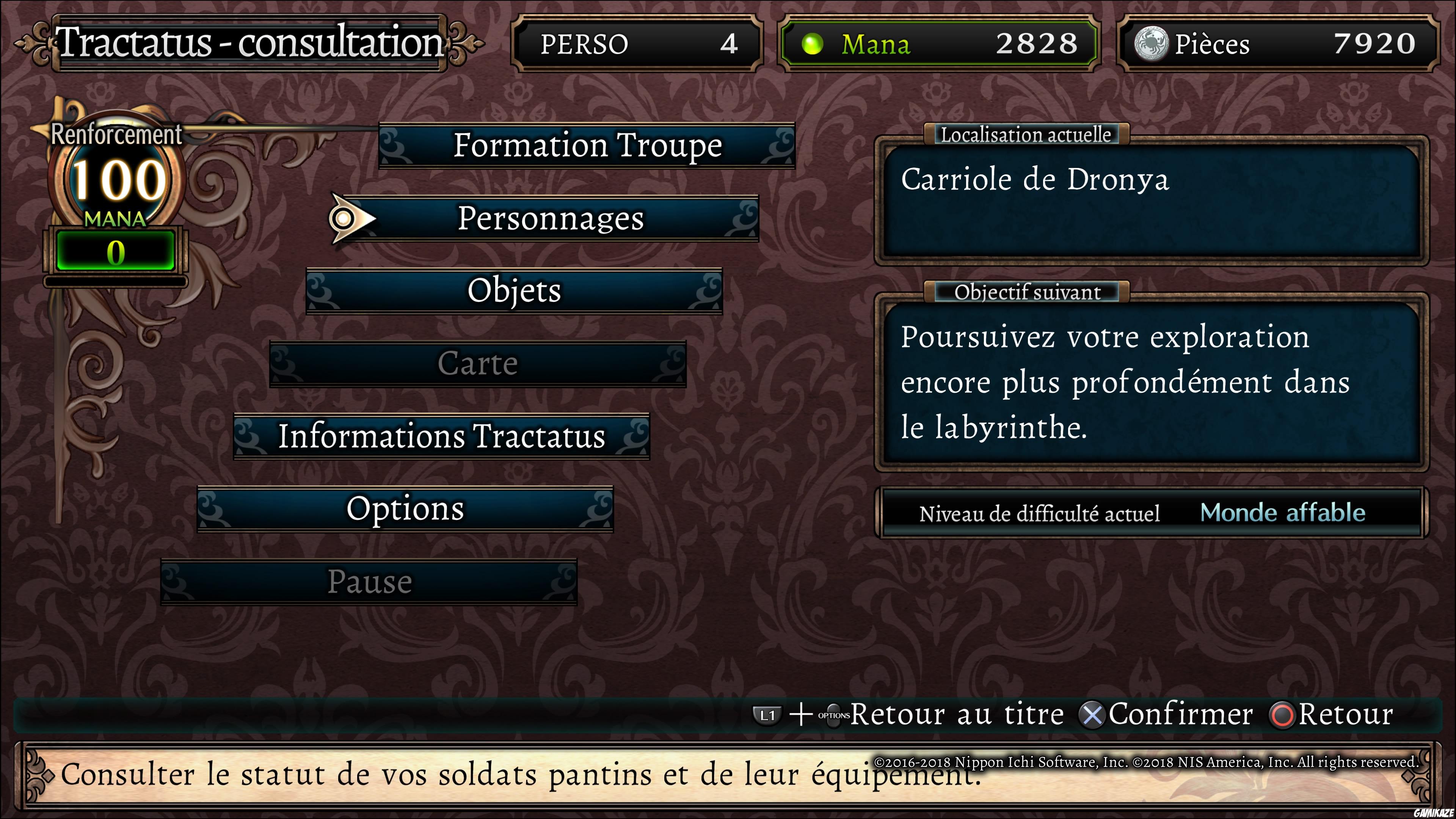
Task: Select the Formation Troupe menu entry
Action: [x=588, y=145]
